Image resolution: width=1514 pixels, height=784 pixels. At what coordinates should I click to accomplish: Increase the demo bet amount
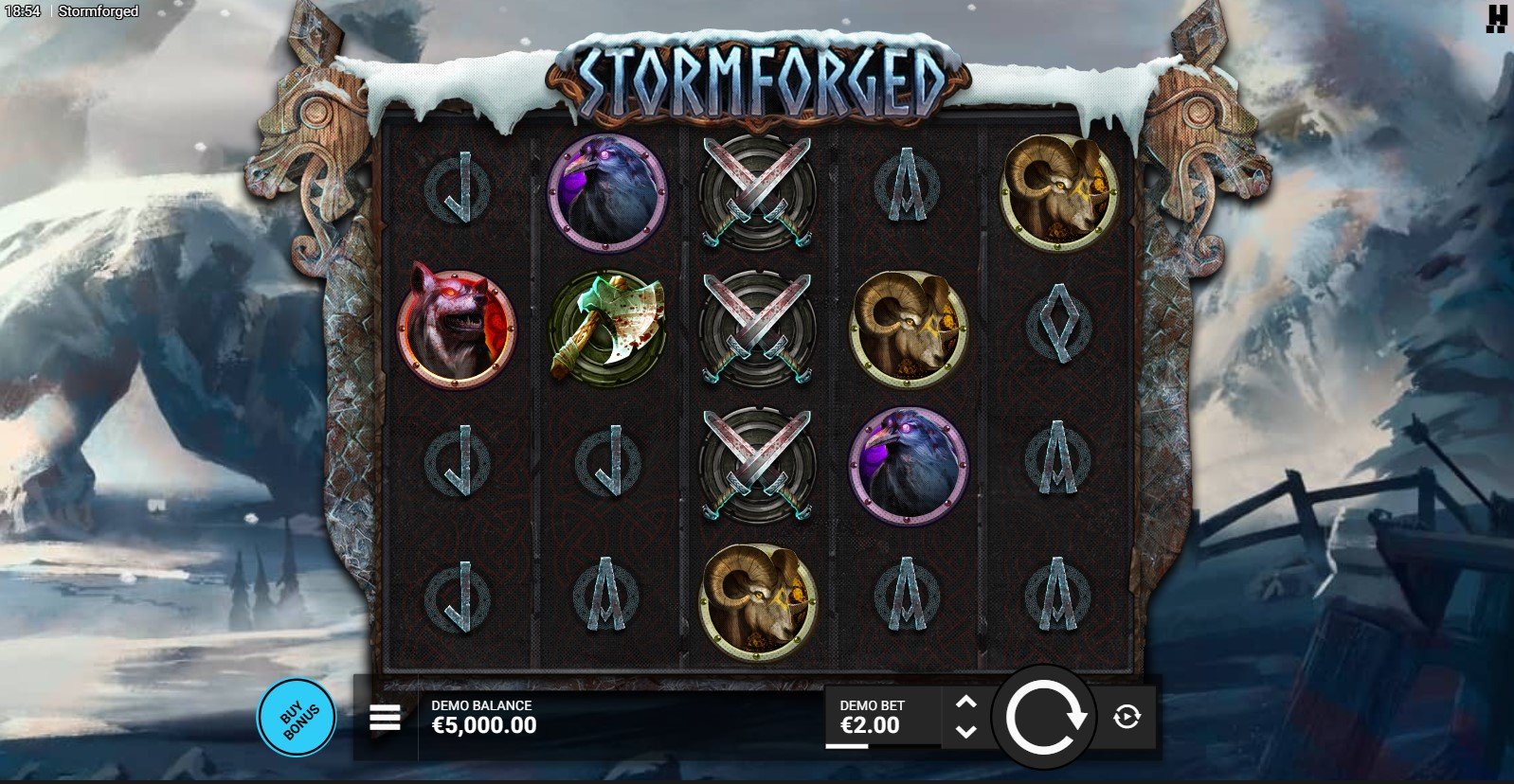pyautogui.click(x=965, y=702)
